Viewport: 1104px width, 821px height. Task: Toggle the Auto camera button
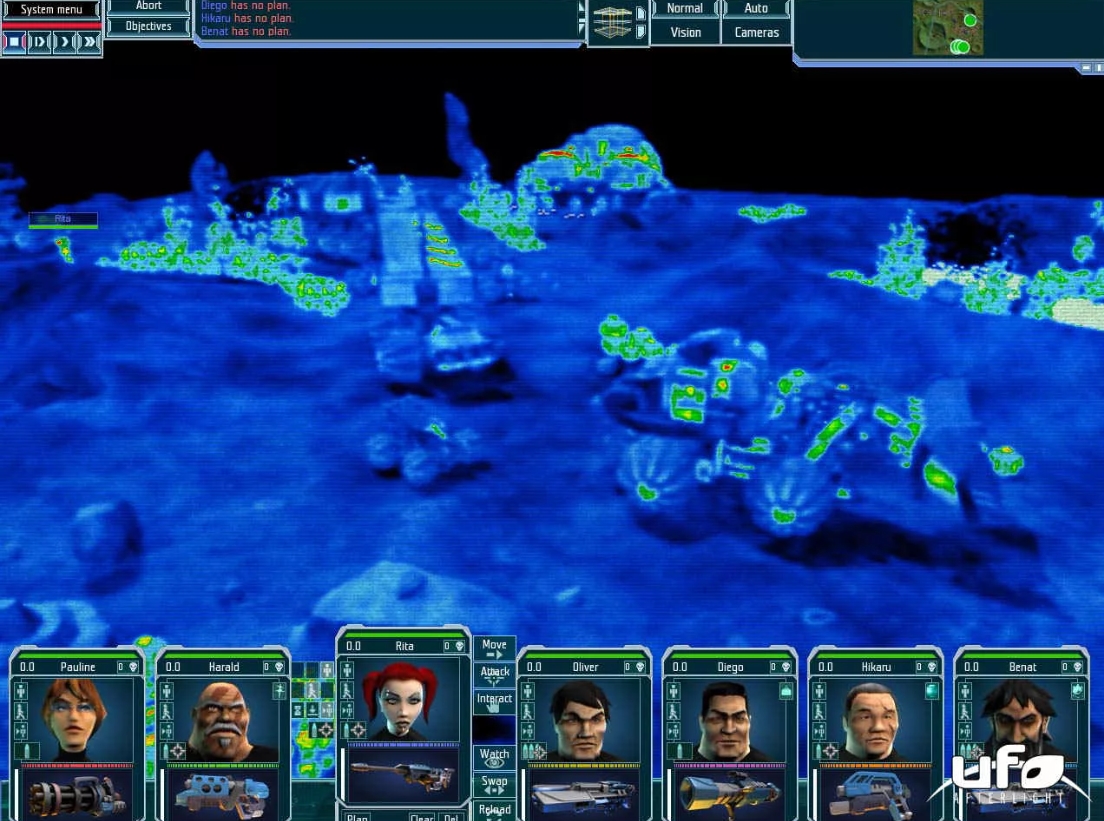[x=756, y=8]
